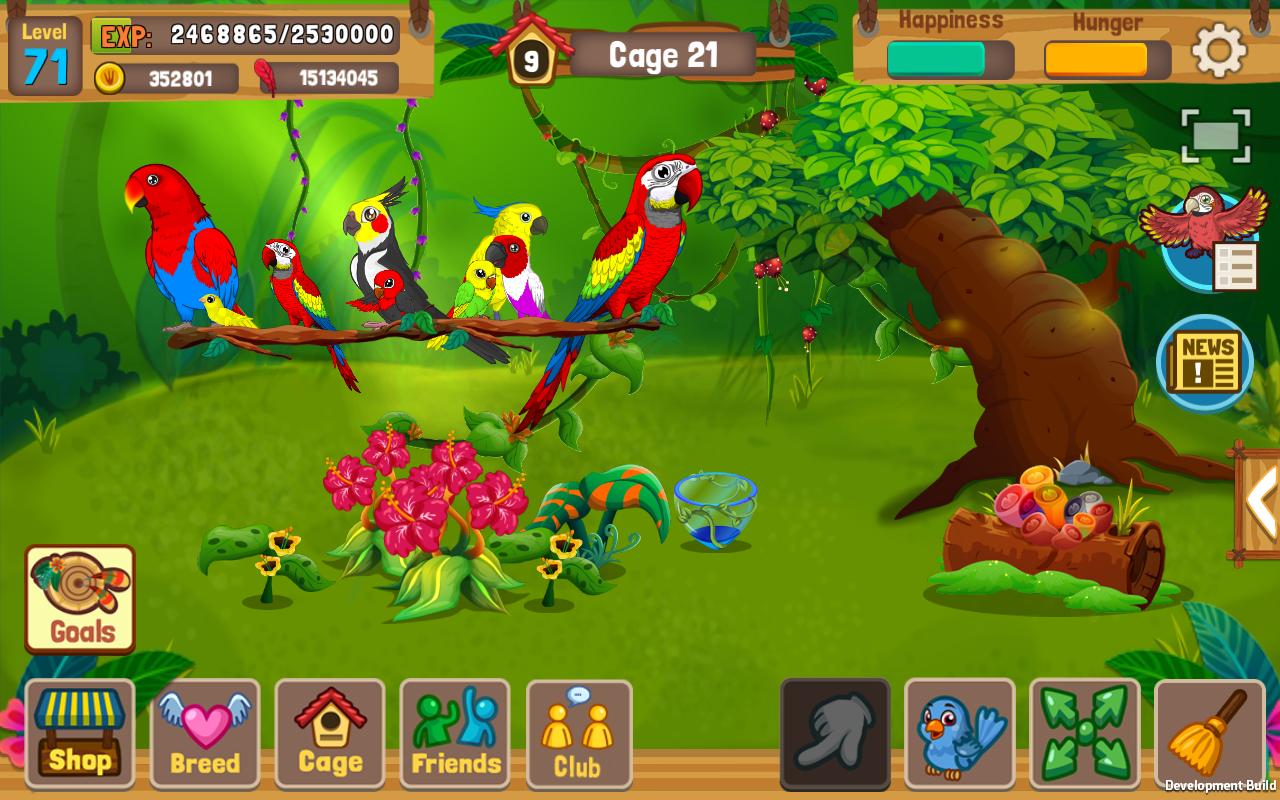Click the EXP progress bar
The height and width of the screenshot is (800, 1280).
click(x=245, y=36)
